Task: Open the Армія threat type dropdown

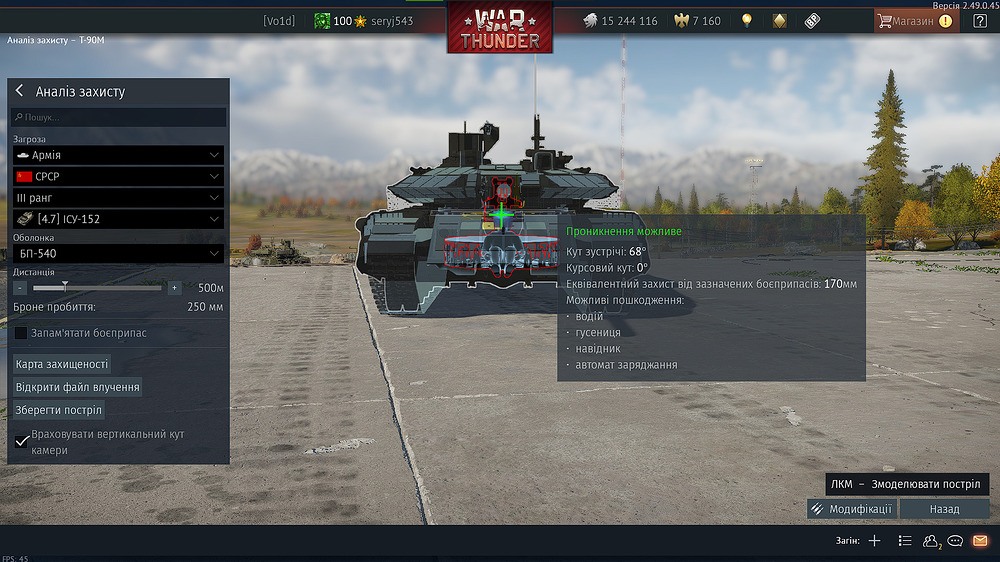Action: coord(118,156)
